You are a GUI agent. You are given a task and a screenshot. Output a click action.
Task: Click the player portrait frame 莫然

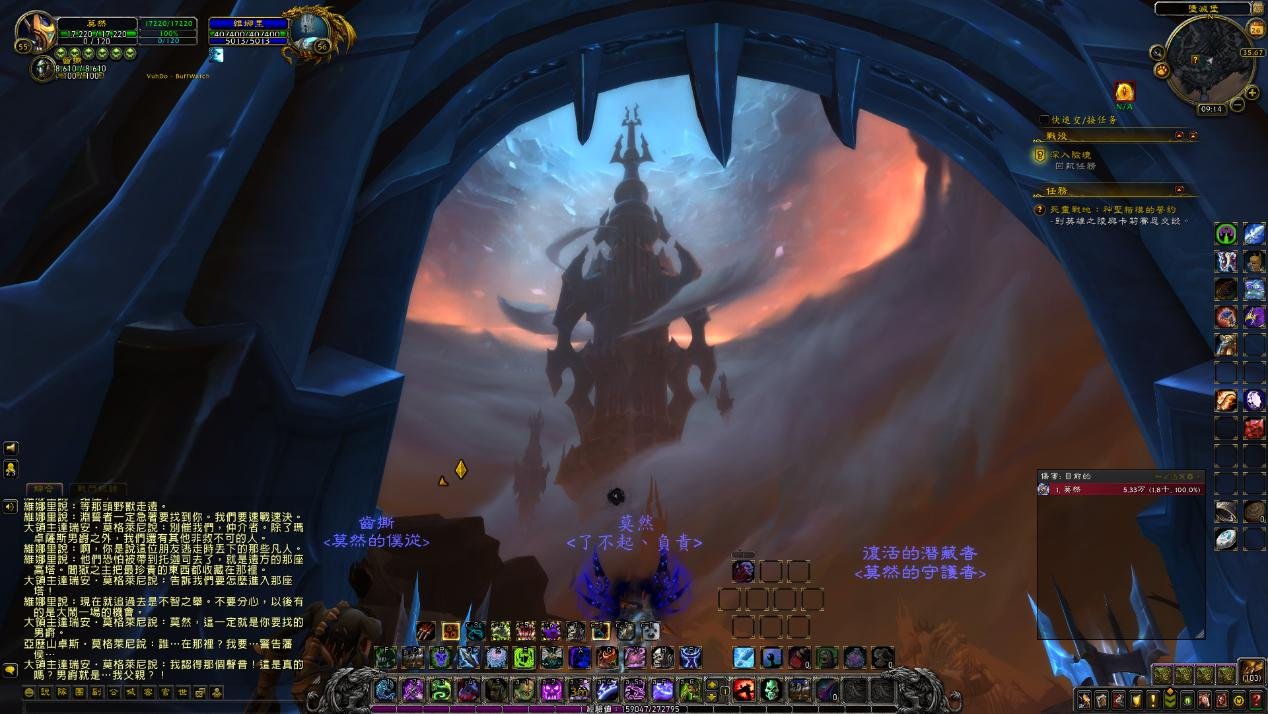coord(36,33)
